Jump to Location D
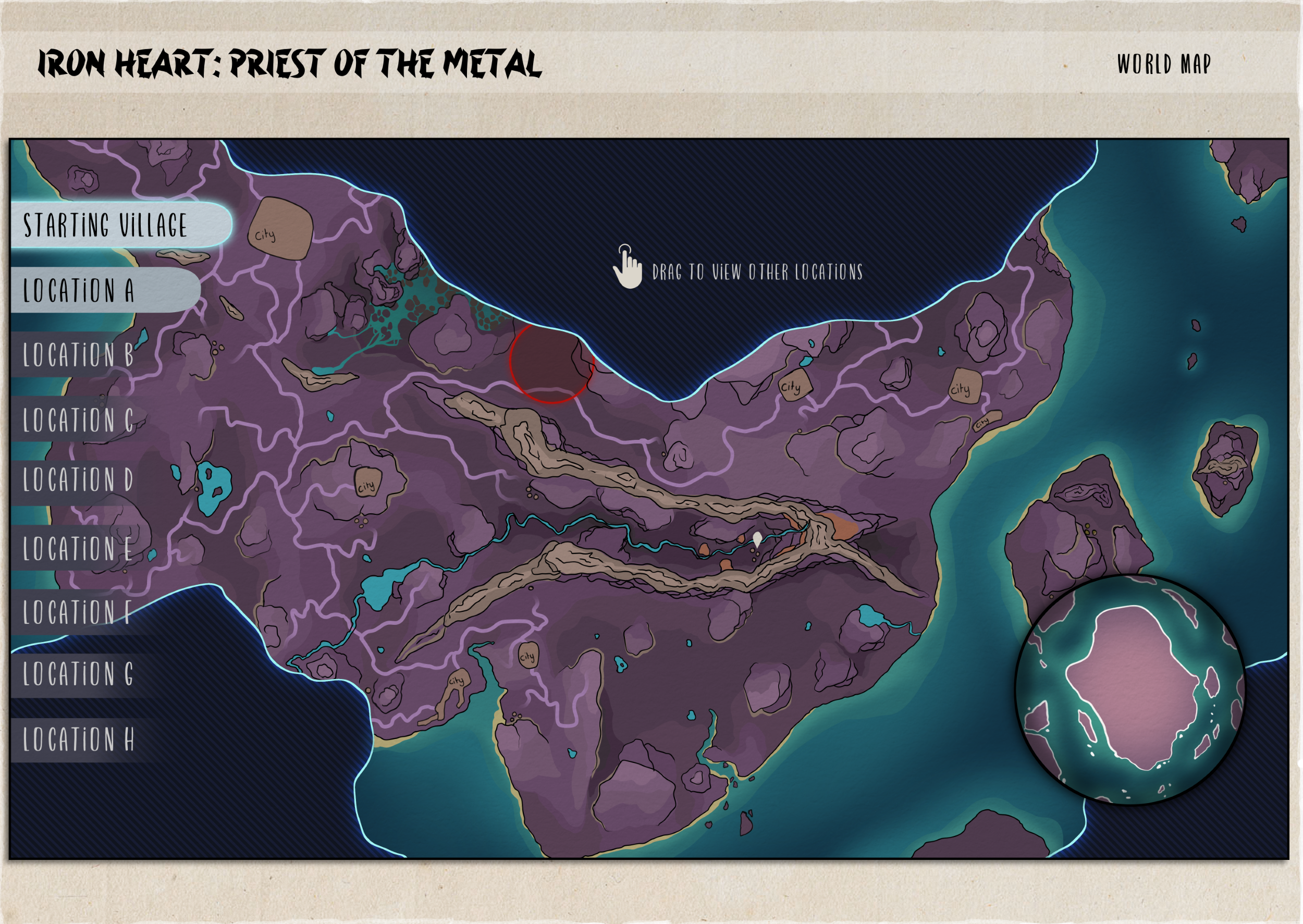Screen dimensions: 1303x924 click(79, 479)
